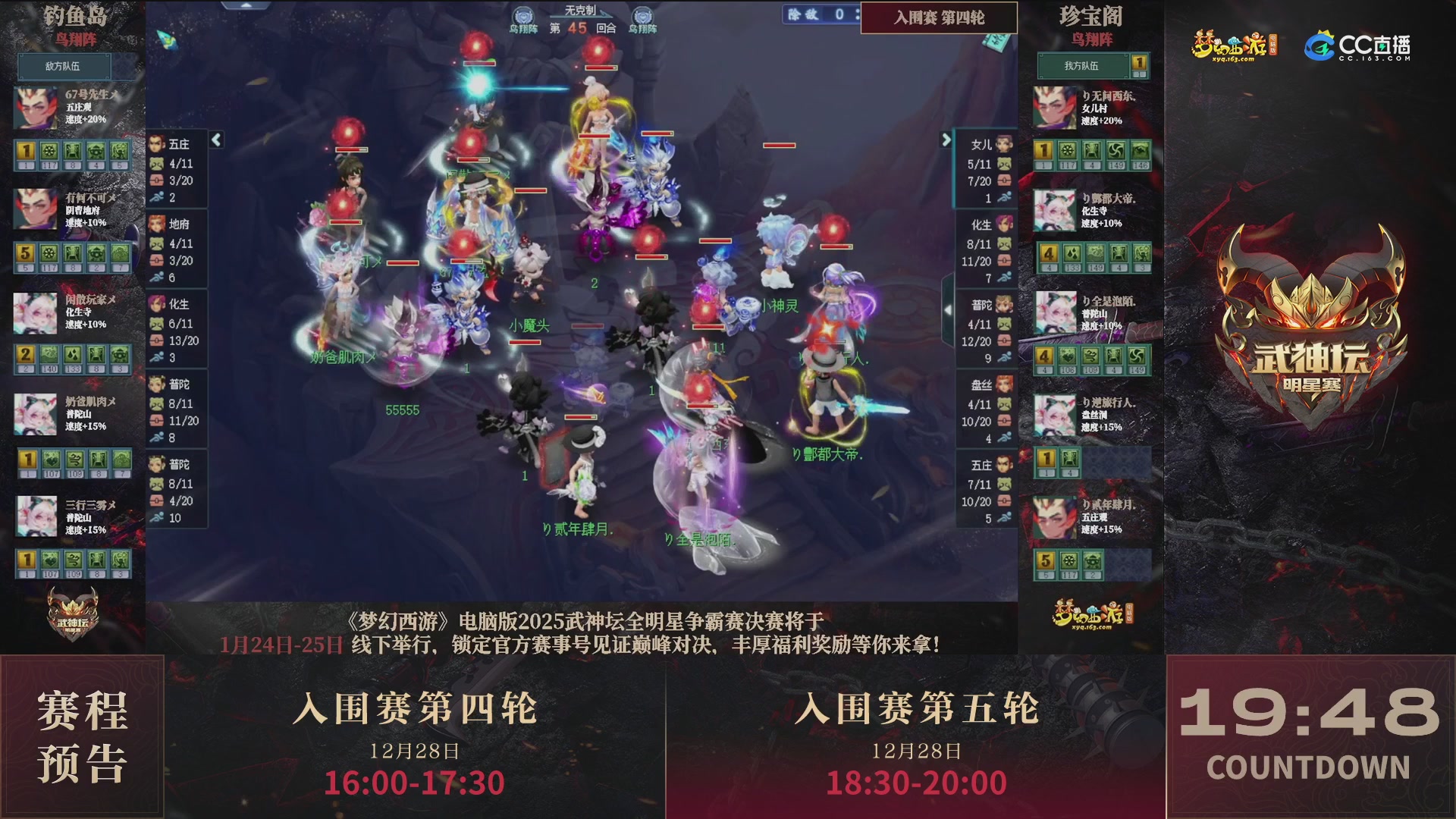Click the 女儿 character icon in the right roster
Image resolution: width=1456 pixels, height=819 pixels.
coord(1003,145)
